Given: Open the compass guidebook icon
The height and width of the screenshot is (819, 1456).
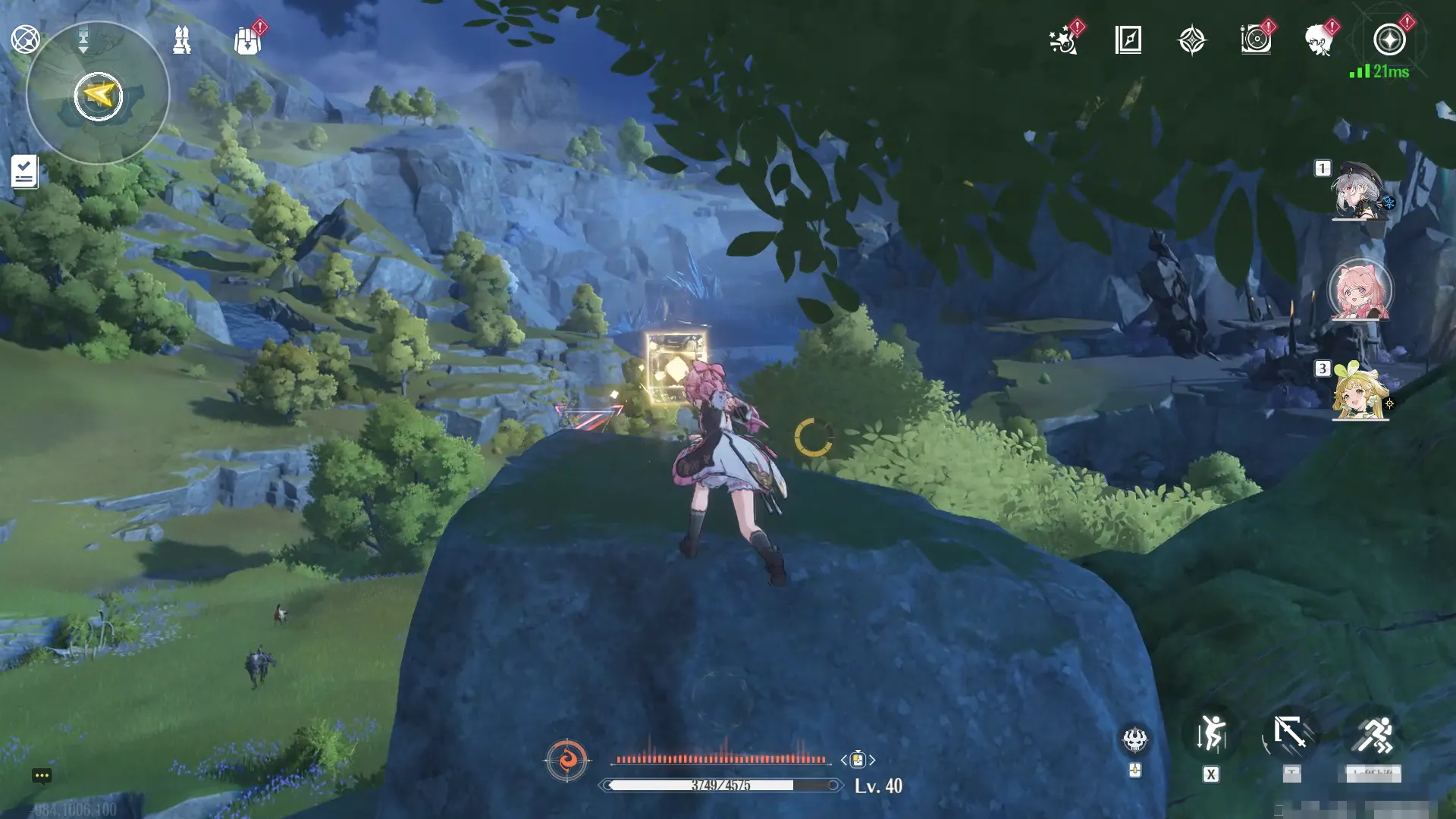Looking at the screenshot, I should tap(1128, 39).
